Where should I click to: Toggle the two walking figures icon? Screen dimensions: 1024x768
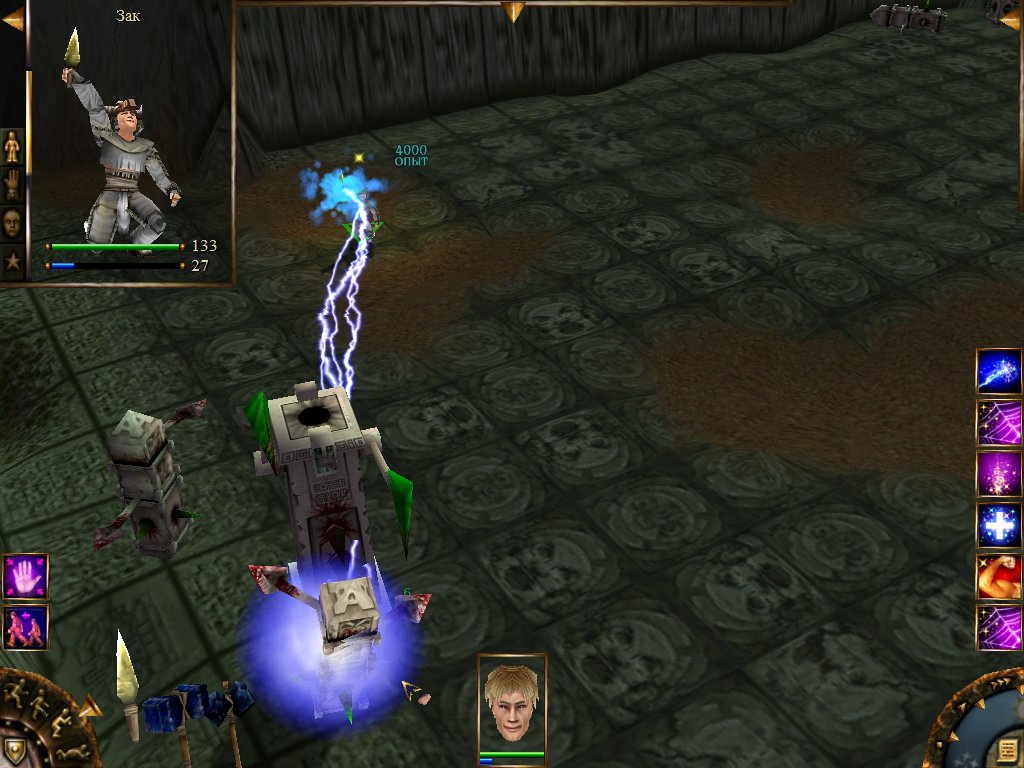25,628
